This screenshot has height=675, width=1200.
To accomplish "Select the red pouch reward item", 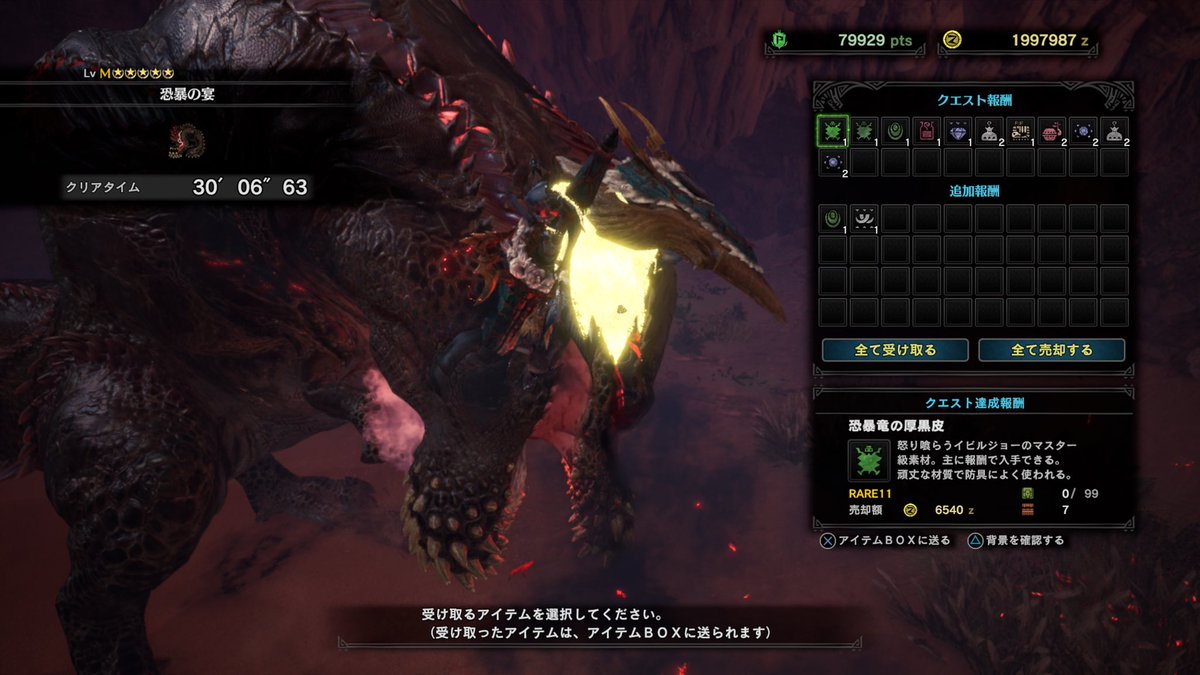I will click(1050, 131).
